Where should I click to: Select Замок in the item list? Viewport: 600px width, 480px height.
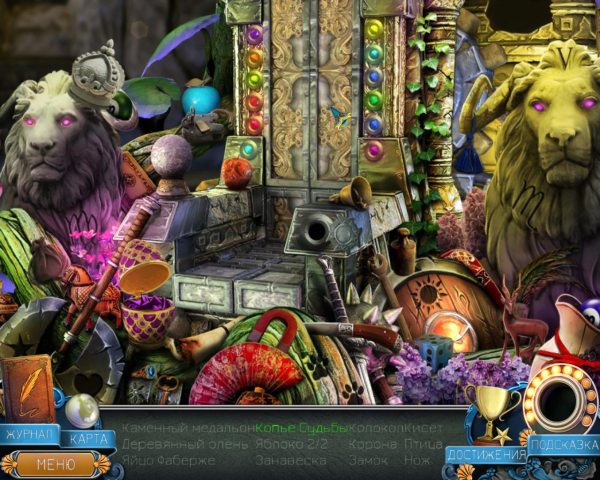click(x=370, y=460)
